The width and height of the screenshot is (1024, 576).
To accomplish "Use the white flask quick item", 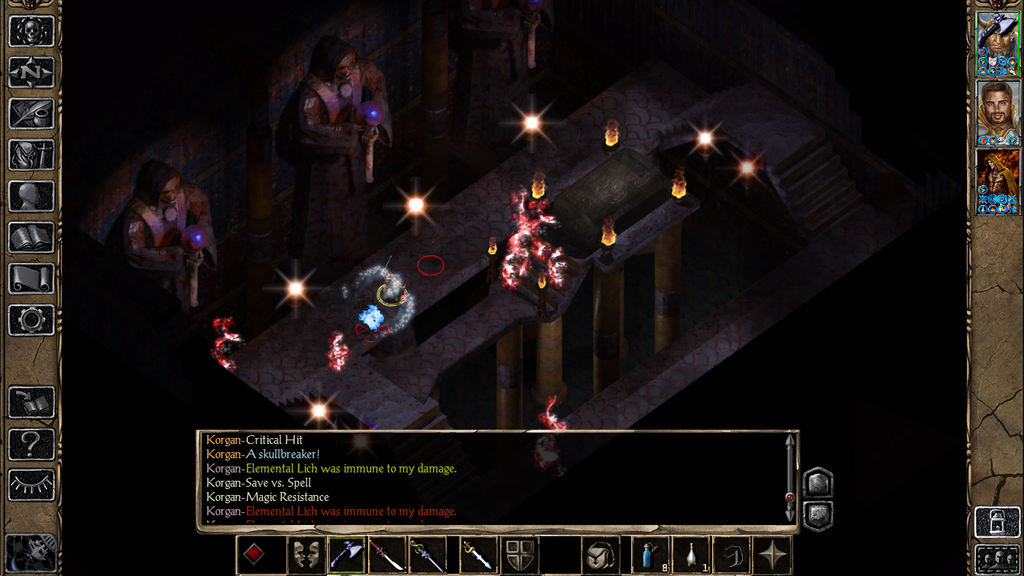I will (691, 555).
